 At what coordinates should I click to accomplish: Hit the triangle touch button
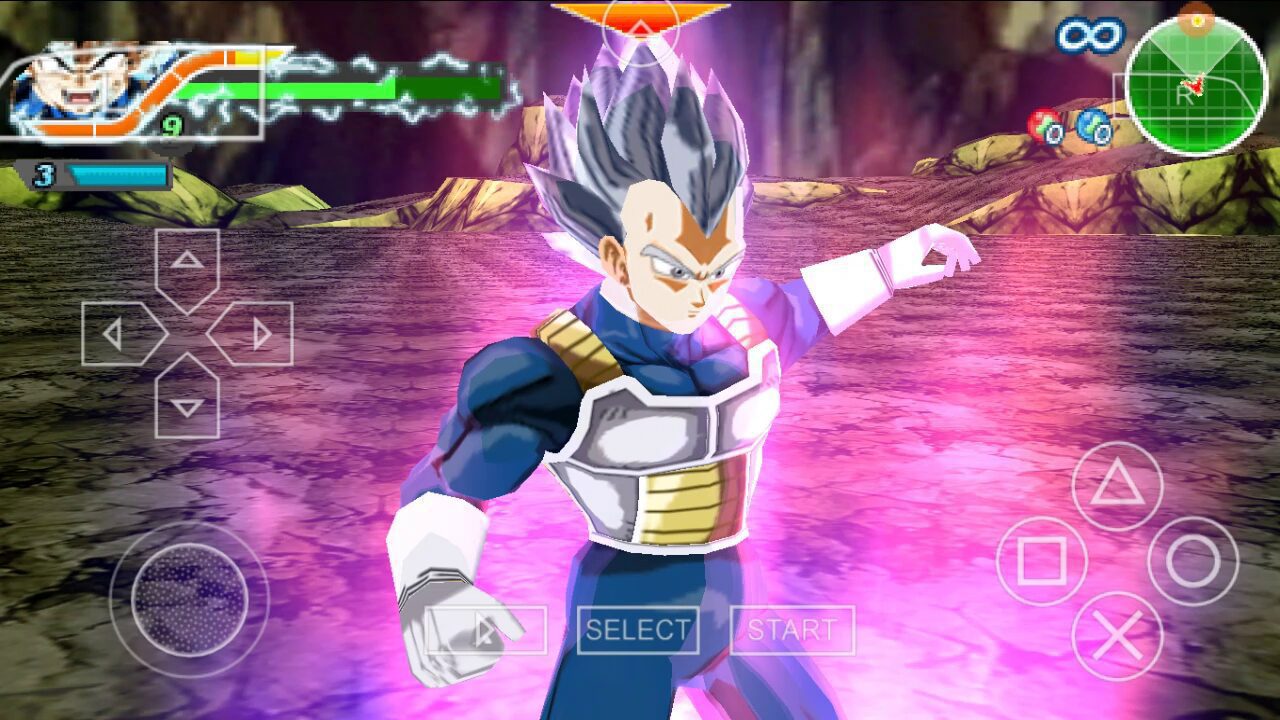pyautogui.click(x=1117, y=487)
